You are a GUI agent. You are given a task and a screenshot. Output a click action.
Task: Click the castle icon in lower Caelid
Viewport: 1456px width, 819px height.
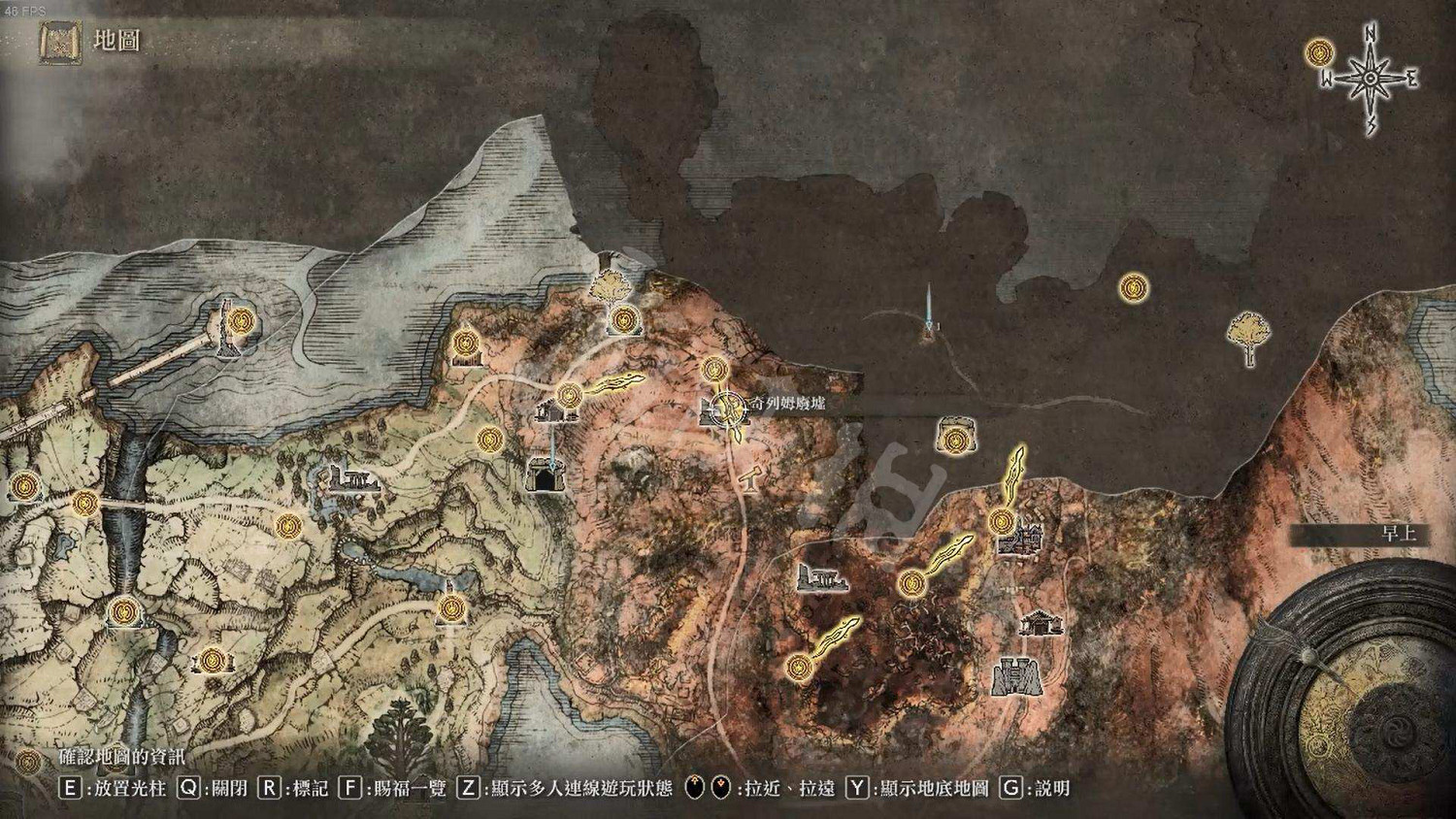[1017, 677]
